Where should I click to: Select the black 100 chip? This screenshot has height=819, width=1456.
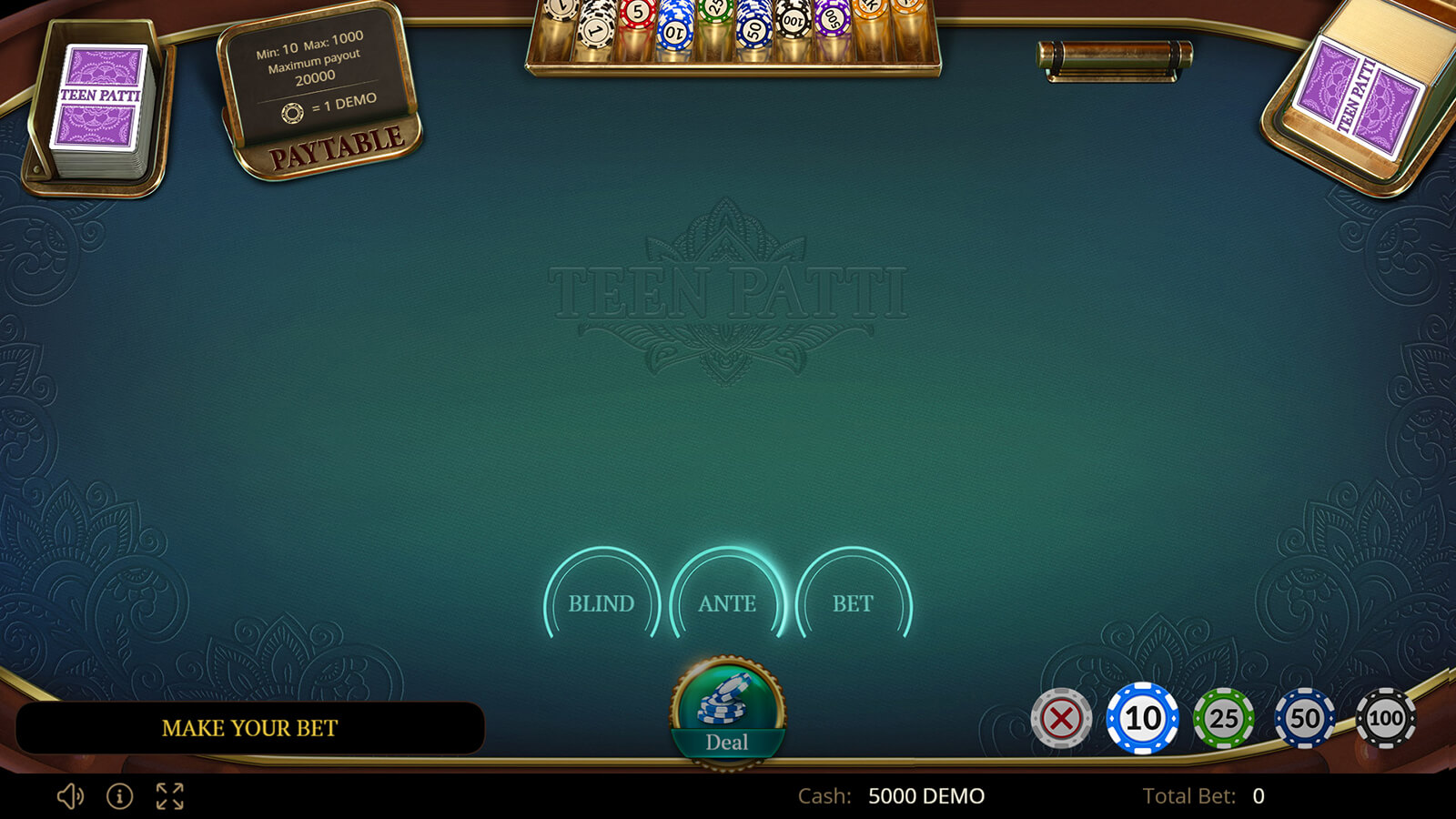[x=1385, y=719]
